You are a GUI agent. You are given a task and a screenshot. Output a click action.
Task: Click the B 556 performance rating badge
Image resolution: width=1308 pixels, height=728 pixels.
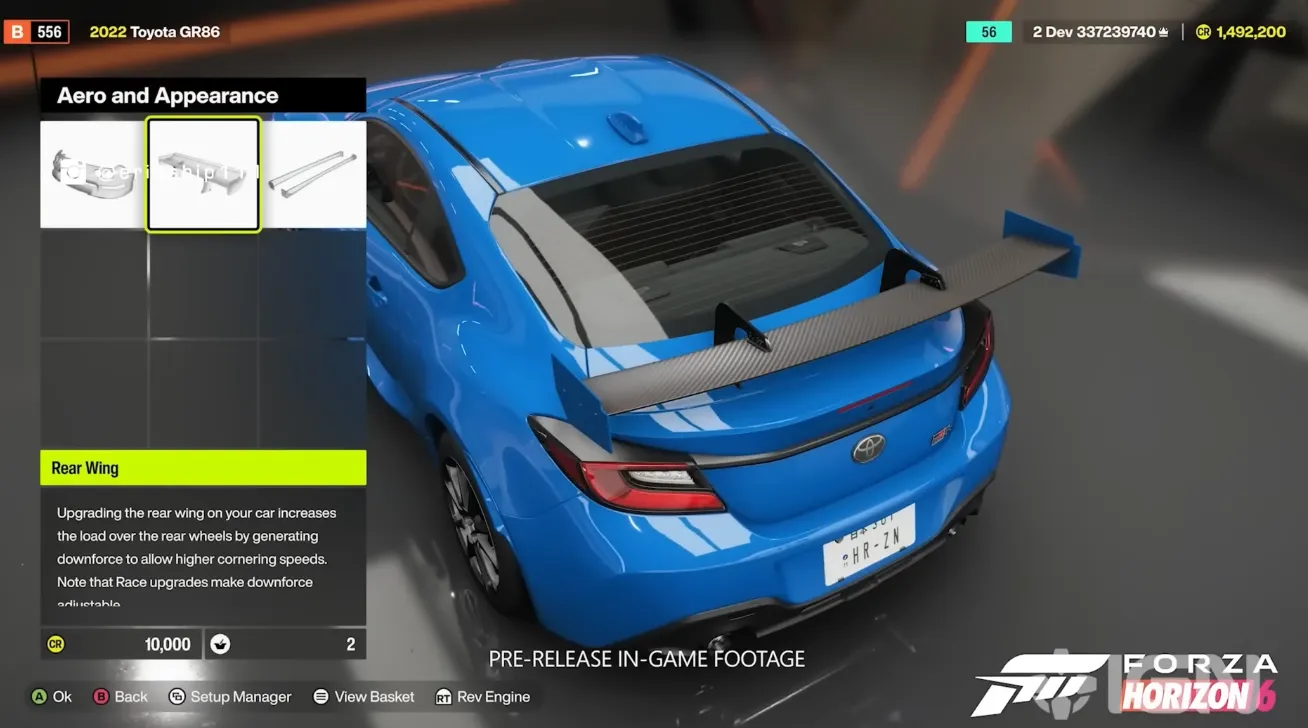[37, 31]
